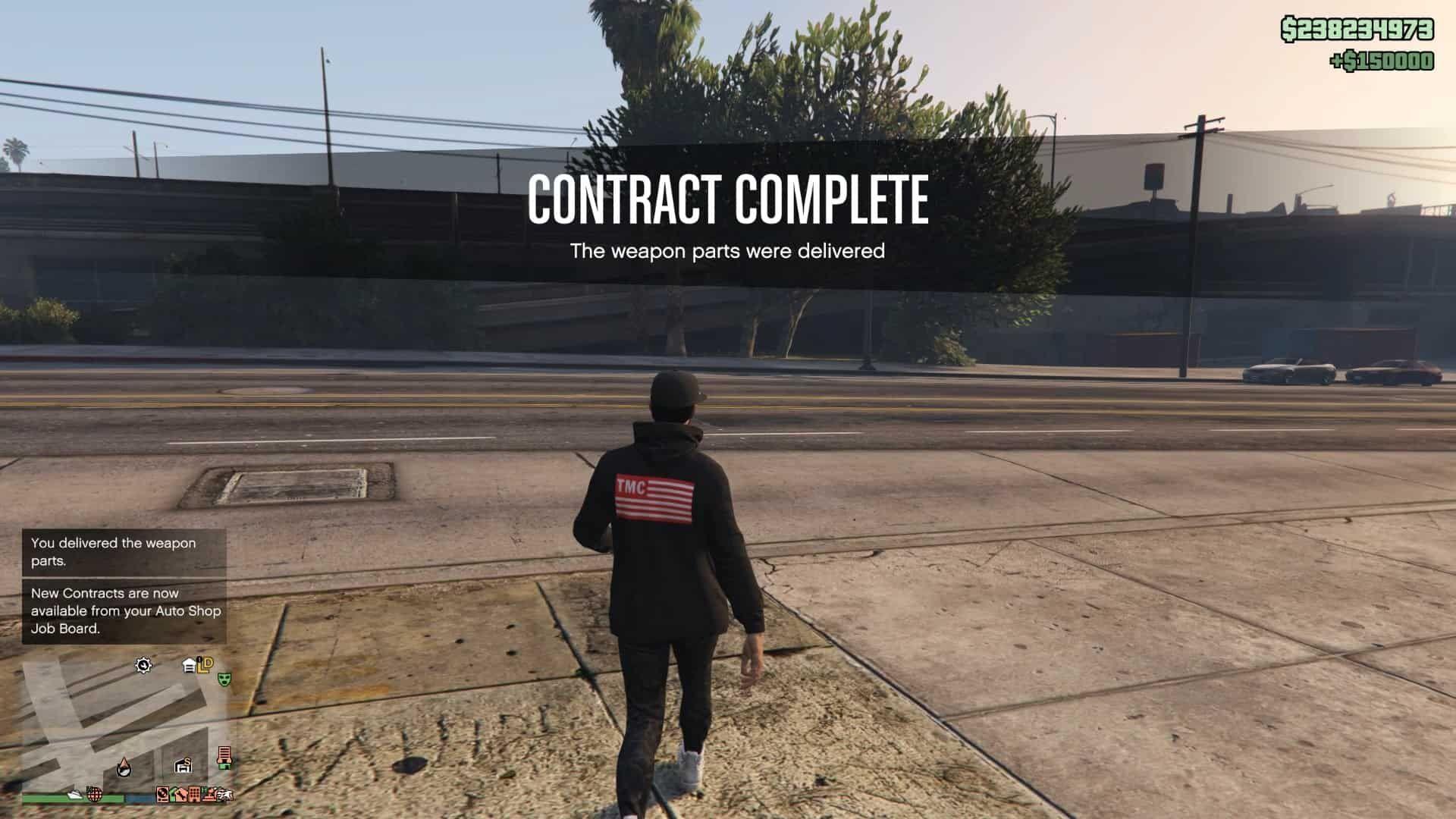Screen dimensions: 1456x819
Task: Click the grenade pickup blip on the minimap
Action: click(93, 794)
